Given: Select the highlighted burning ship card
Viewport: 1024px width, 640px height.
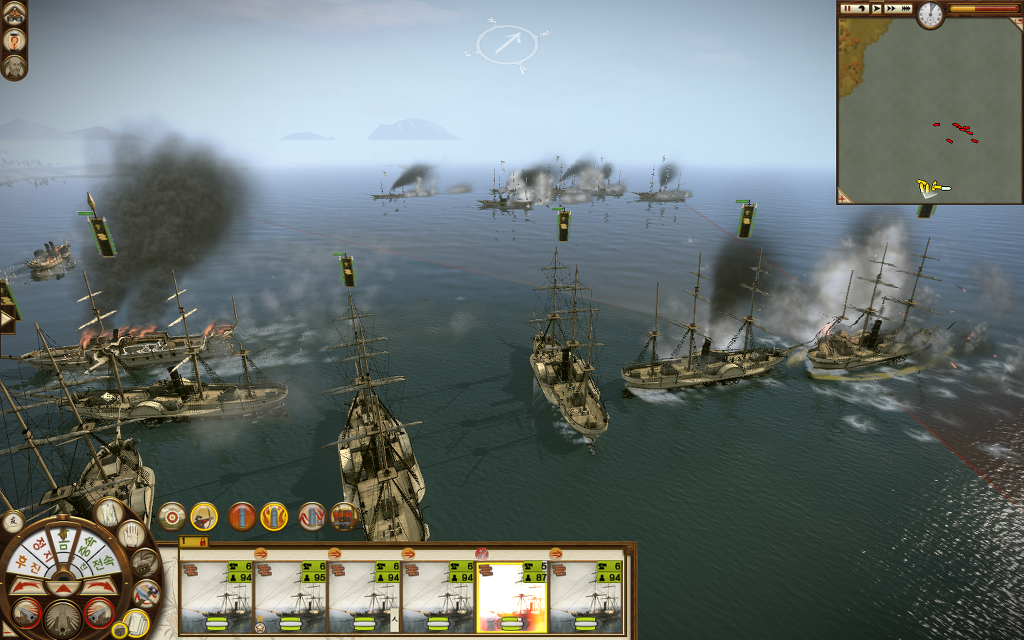Looking at the screenshot, I should (512, 596).
